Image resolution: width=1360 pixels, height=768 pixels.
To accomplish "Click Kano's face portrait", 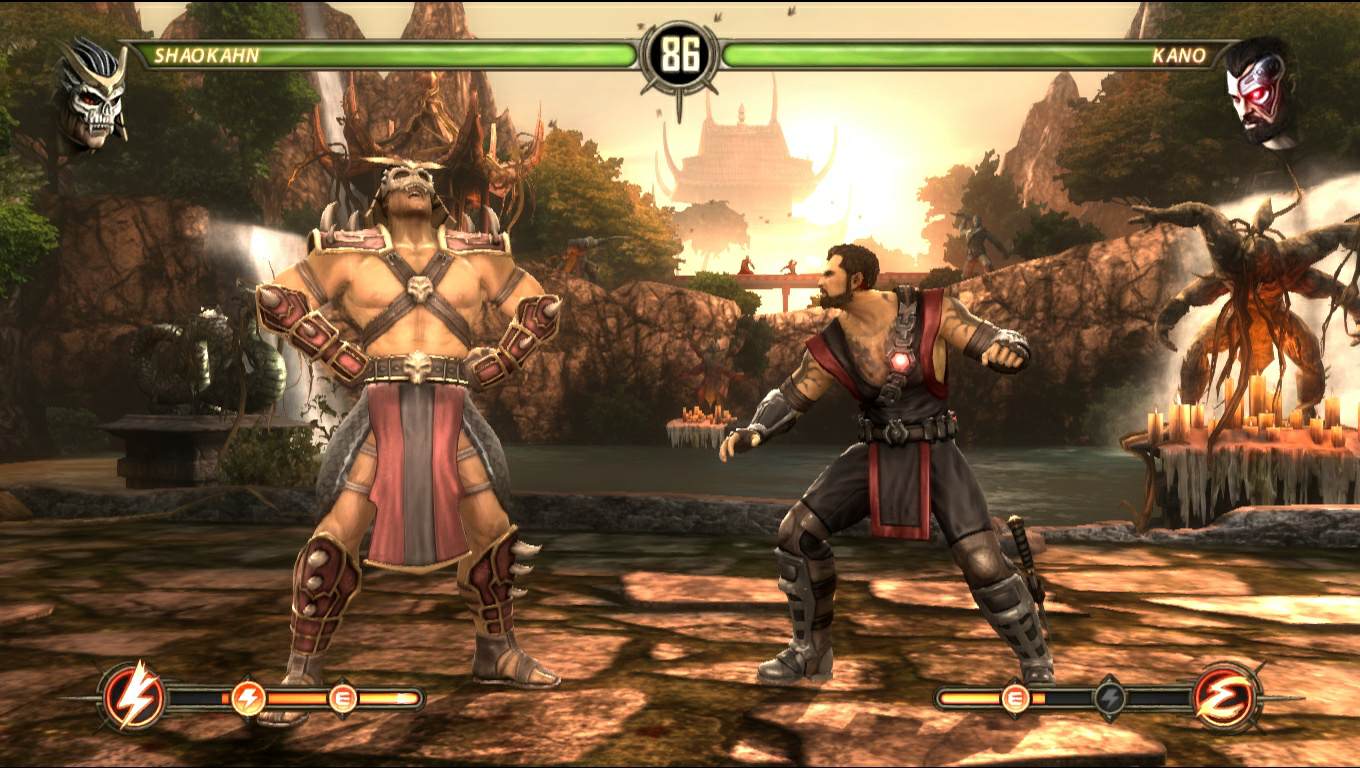I will pyautogui.click(x=1260, y=92).
